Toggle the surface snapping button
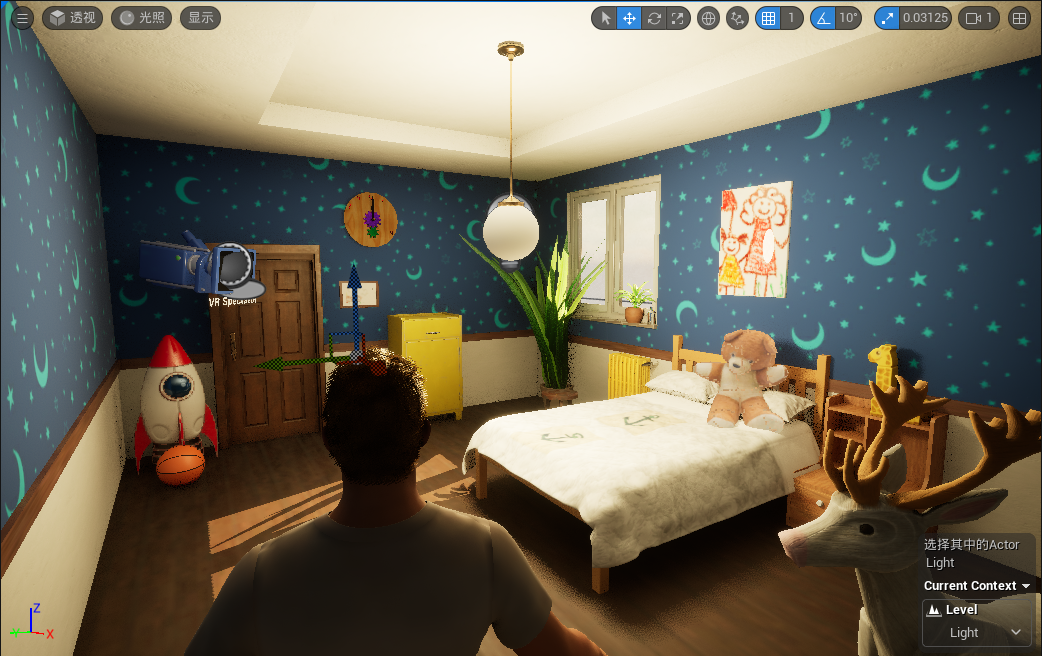Screen dimensions: 1042x656 (x=737, y=18)
